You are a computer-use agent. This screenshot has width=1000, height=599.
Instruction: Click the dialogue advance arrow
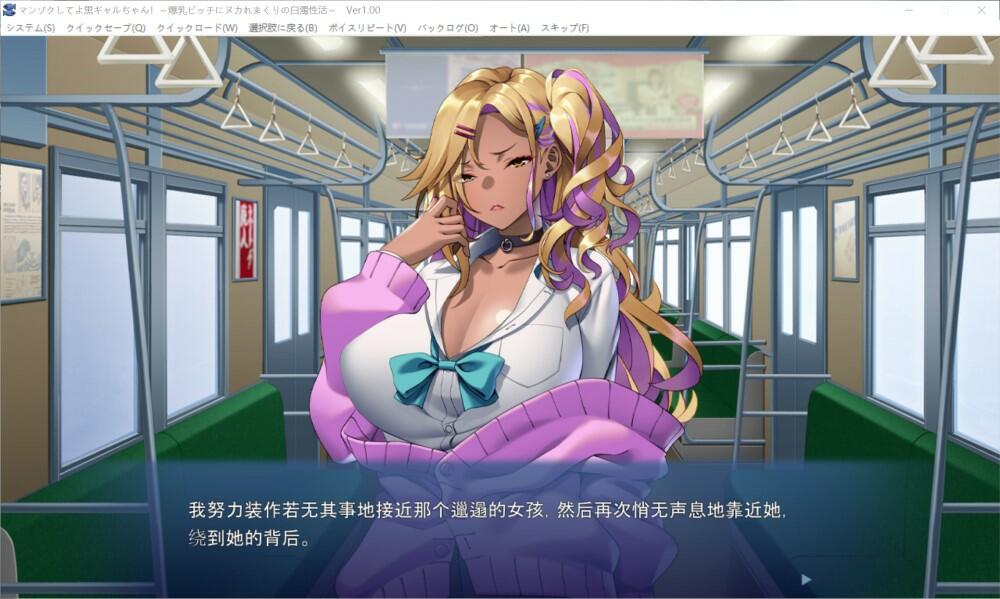pos(806,579)
